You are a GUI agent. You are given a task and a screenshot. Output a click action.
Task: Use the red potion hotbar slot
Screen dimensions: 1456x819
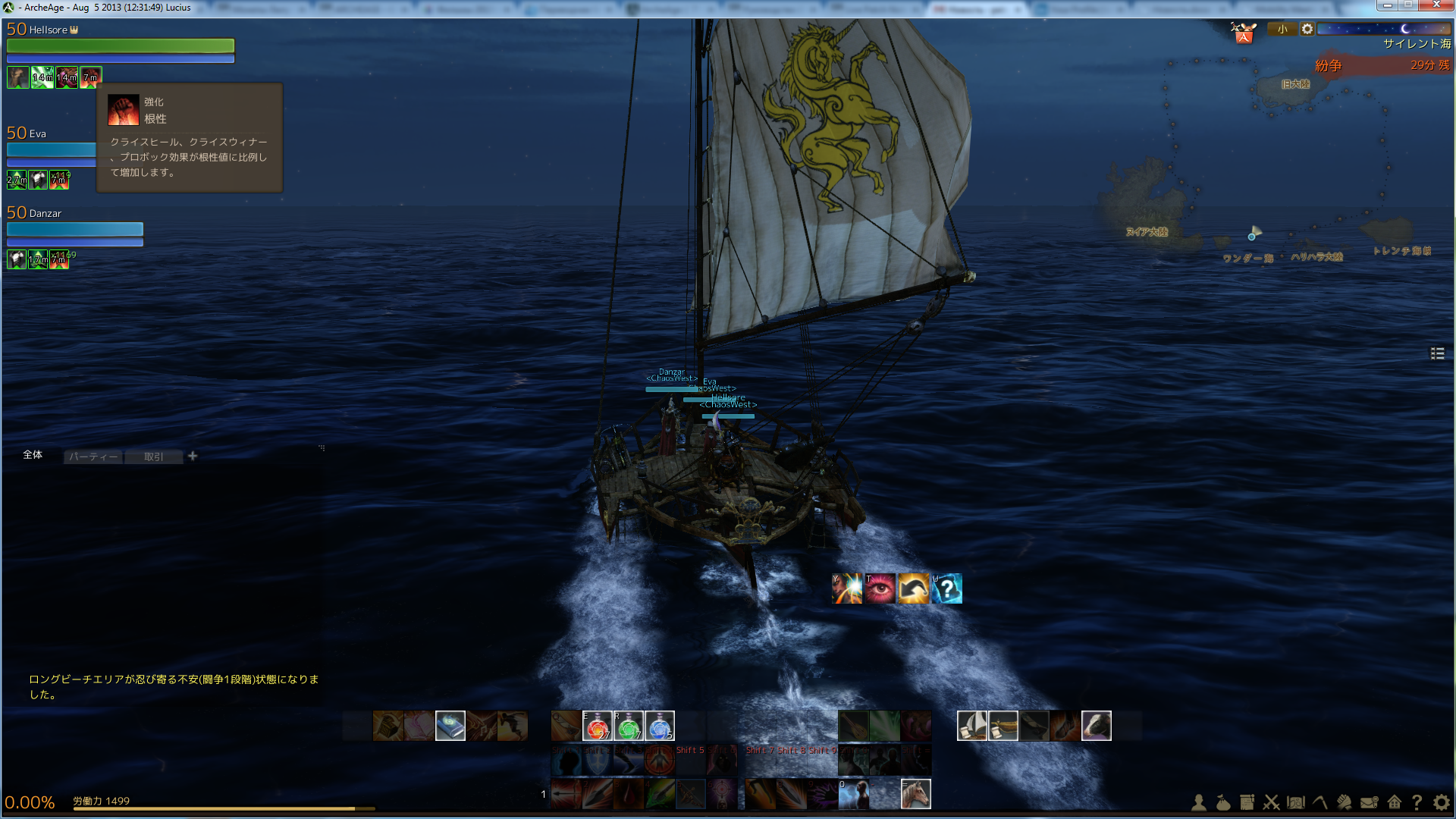click(x=597, y=726)
